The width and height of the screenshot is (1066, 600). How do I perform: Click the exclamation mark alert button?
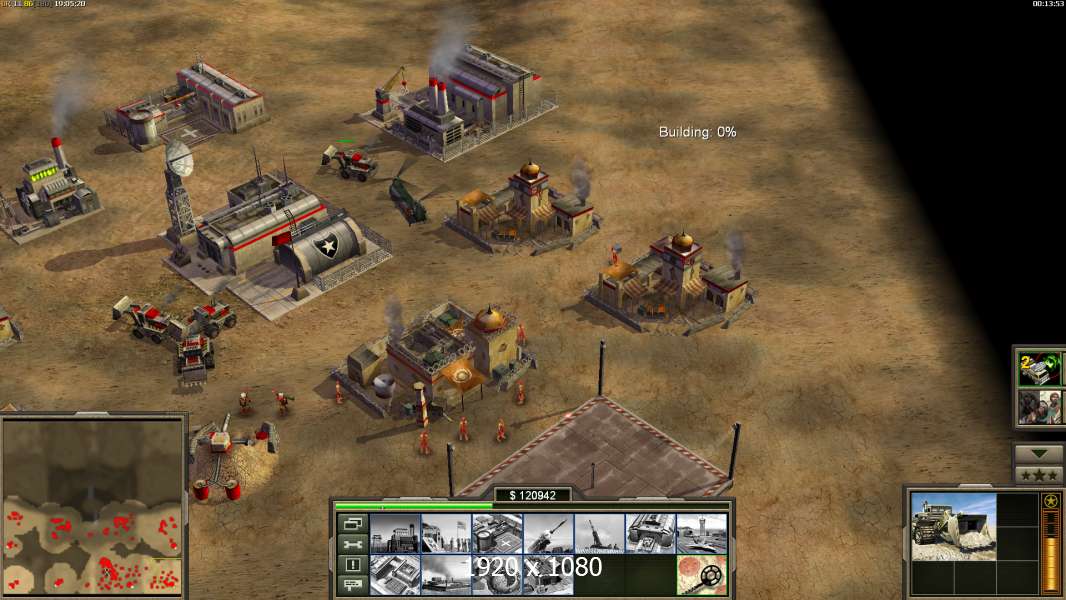click(x=352, y=564)
